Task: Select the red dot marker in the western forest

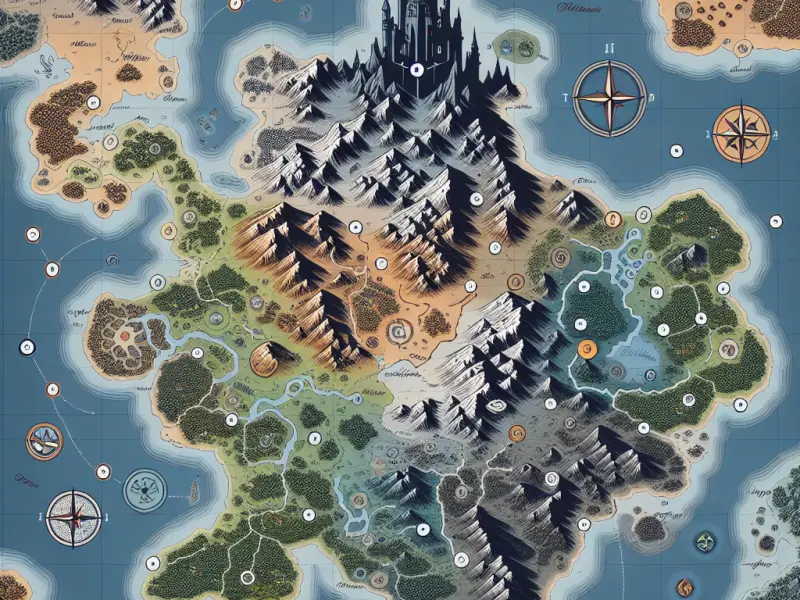Action: click(124, 336)
